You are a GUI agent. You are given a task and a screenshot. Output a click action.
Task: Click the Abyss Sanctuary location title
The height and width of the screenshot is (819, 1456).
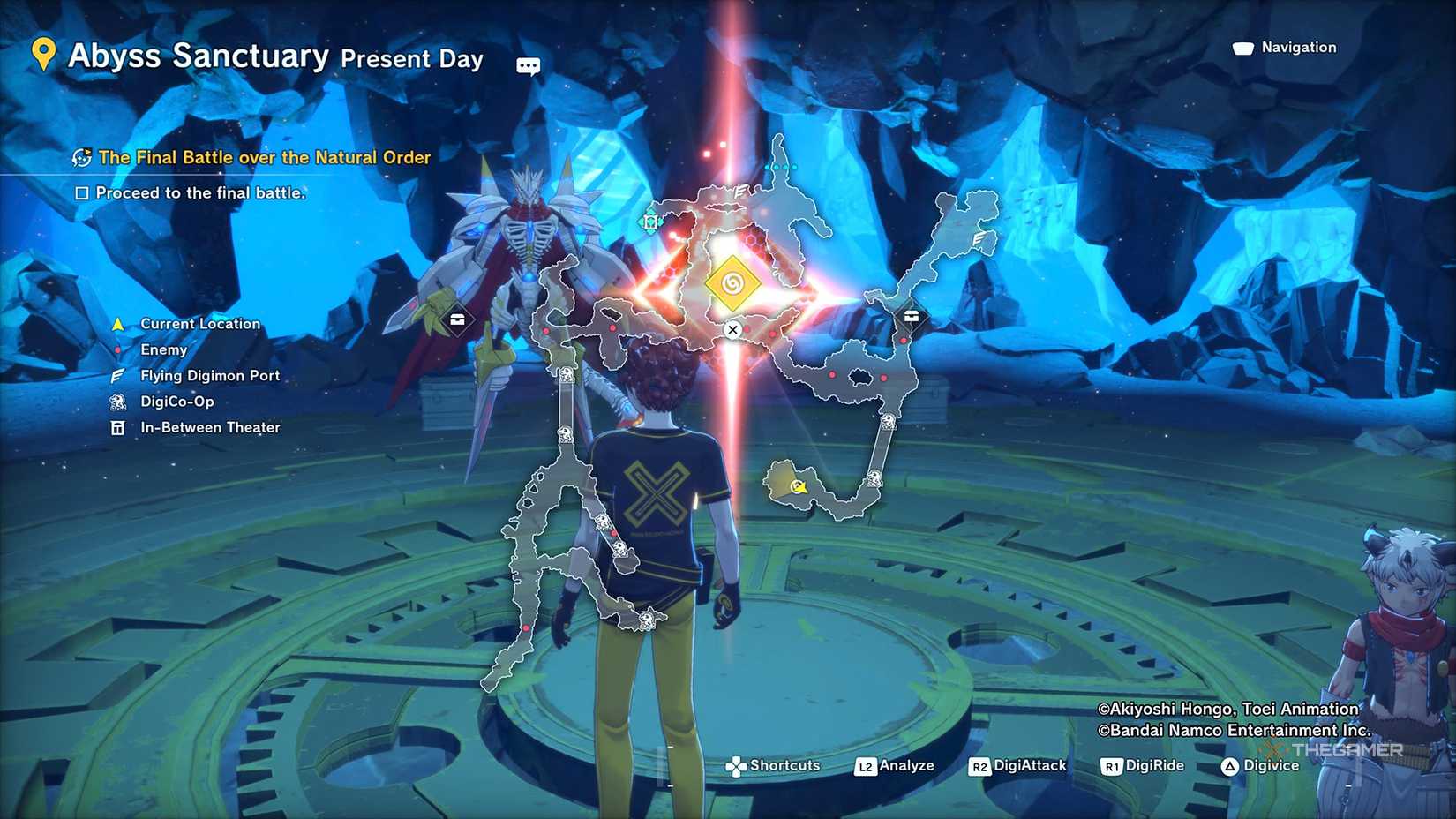199,56
